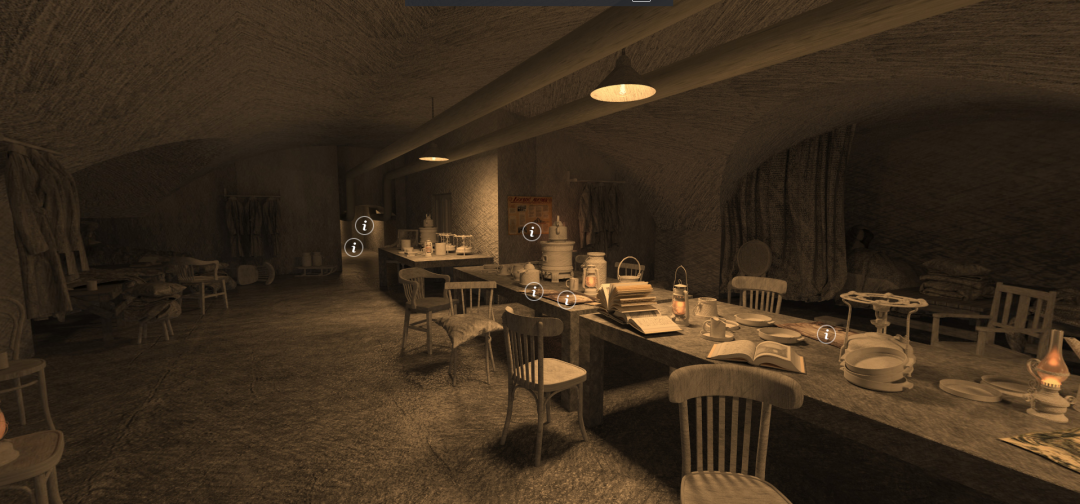The height and width of the screenshot is (504, 1080).
Task: Open the lower info marker in the corridor
Action: (353, 247)
